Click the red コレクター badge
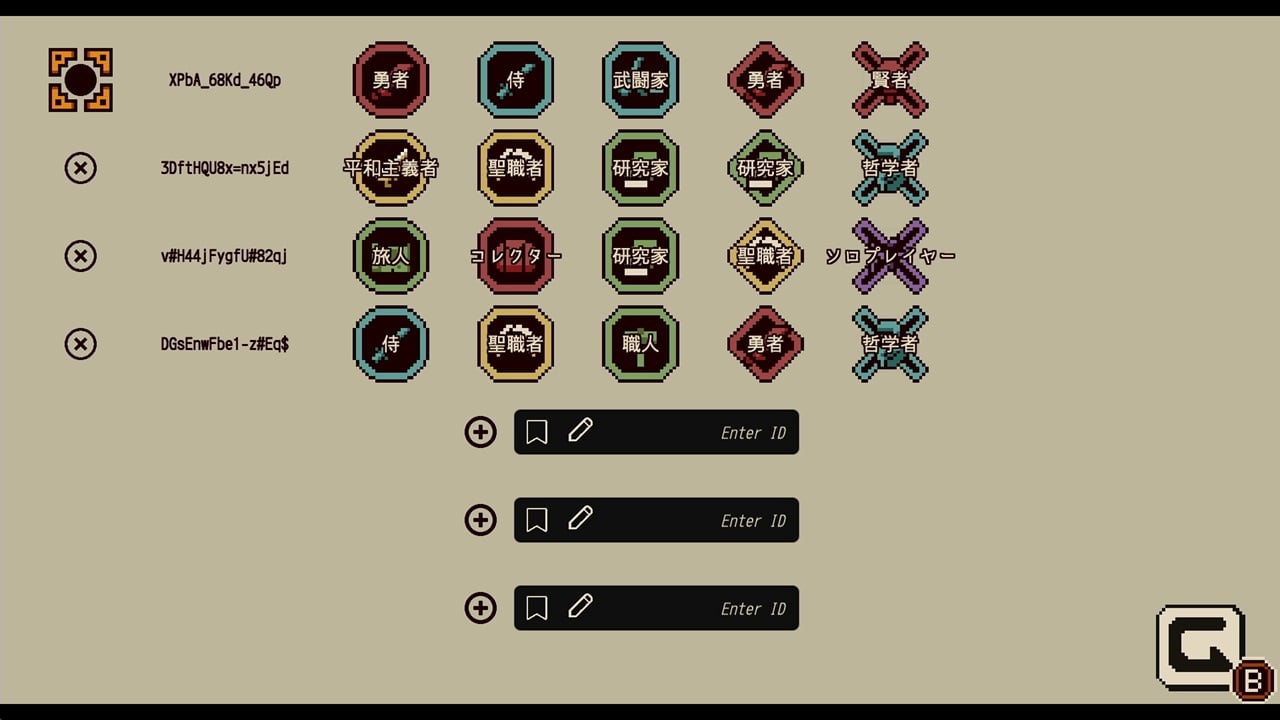Image resolution: width=1280 pixels, height=720 pixels. (516, 256)
